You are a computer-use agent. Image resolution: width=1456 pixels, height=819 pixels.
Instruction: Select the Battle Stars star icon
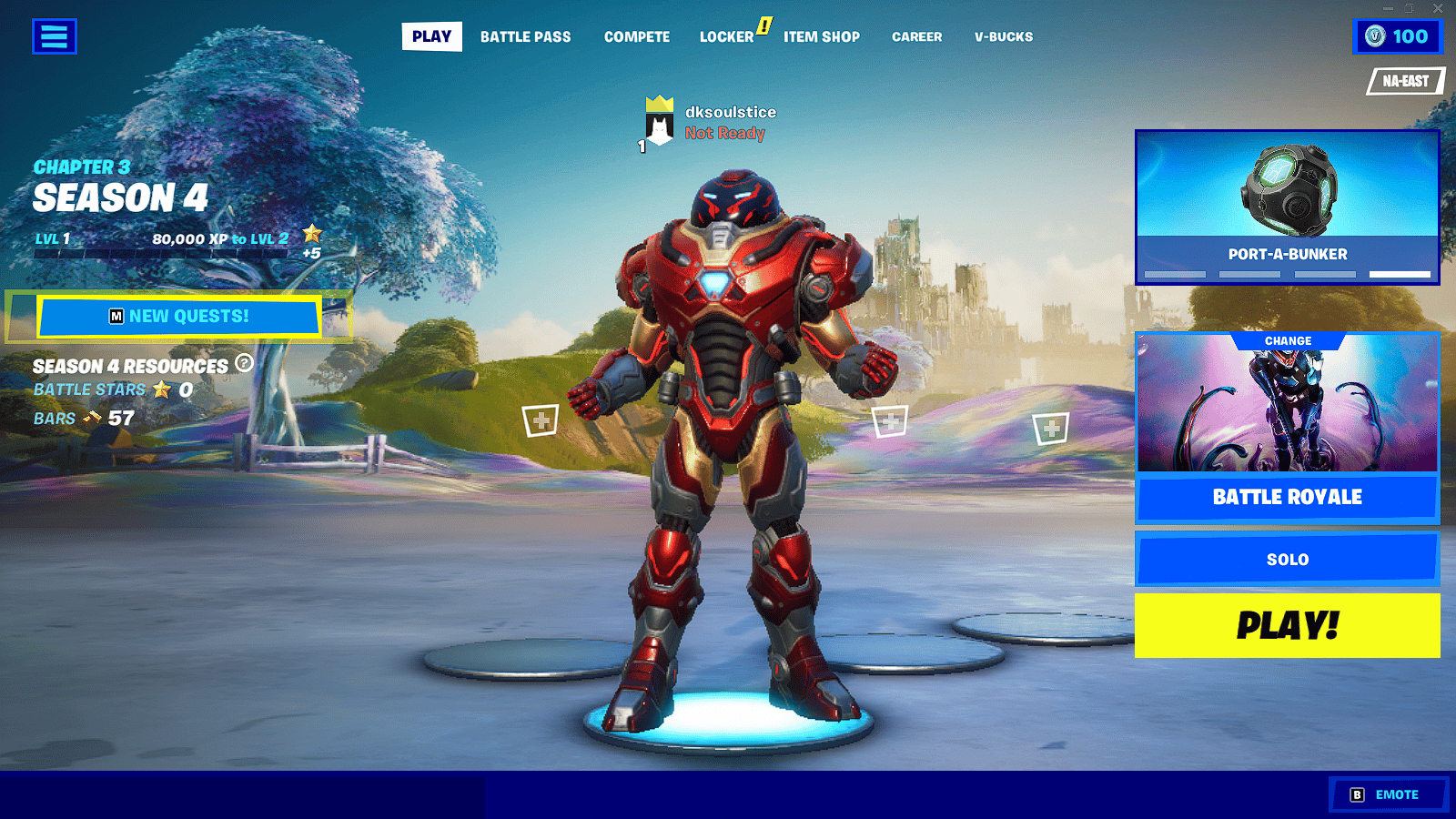[162, 389]
